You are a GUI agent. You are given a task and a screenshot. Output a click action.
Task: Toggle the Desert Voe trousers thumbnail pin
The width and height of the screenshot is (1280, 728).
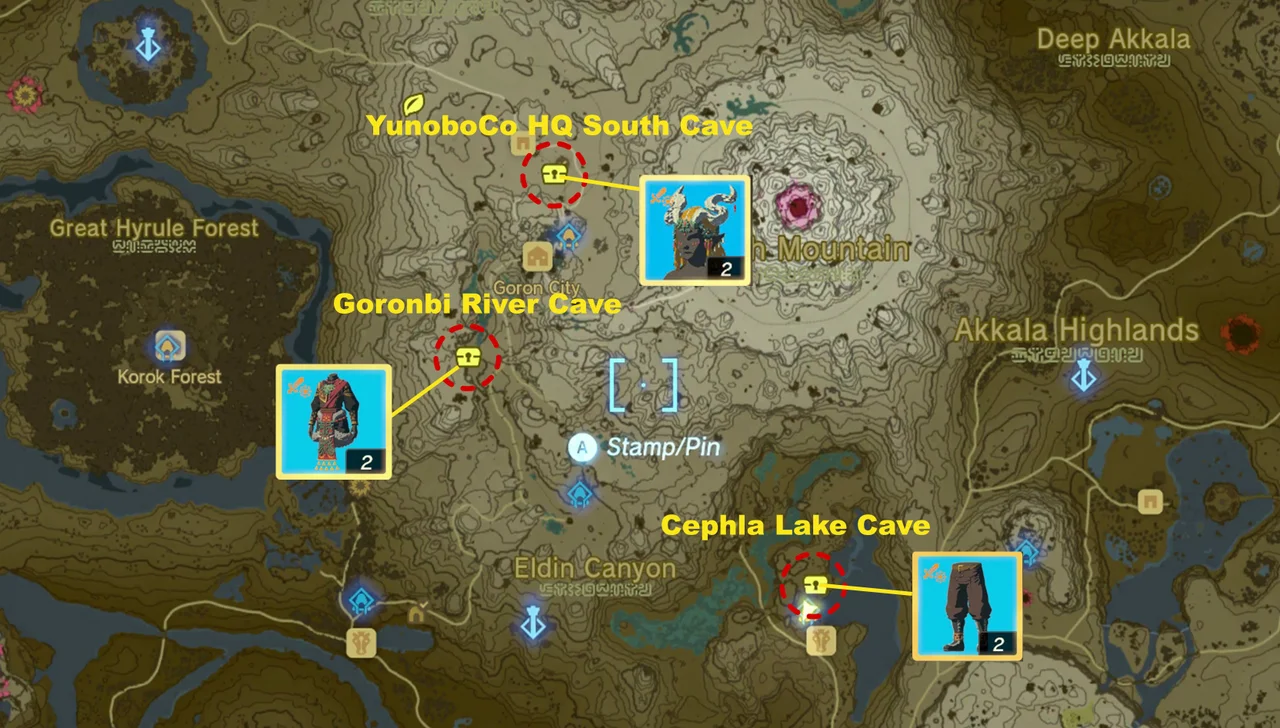pyautogui.click(x=967, y=605)
